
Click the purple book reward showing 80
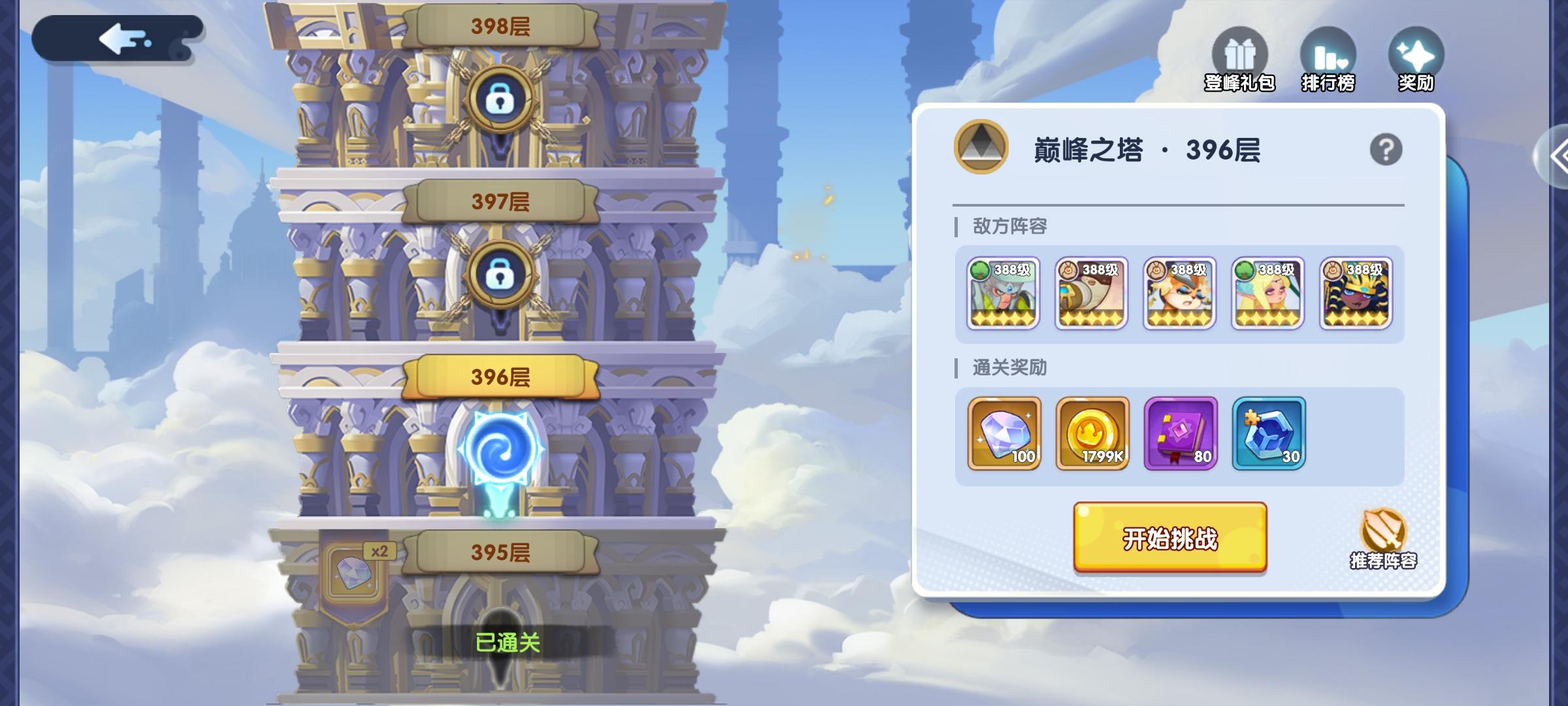(1179, 433)
